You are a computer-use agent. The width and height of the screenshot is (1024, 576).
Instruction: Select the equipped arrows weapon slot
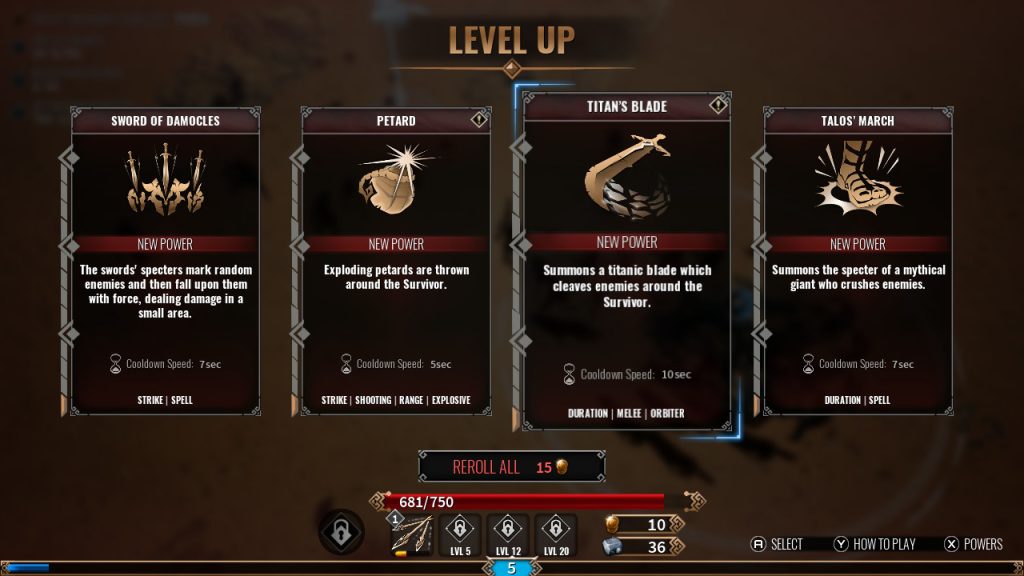click(412, 536)
